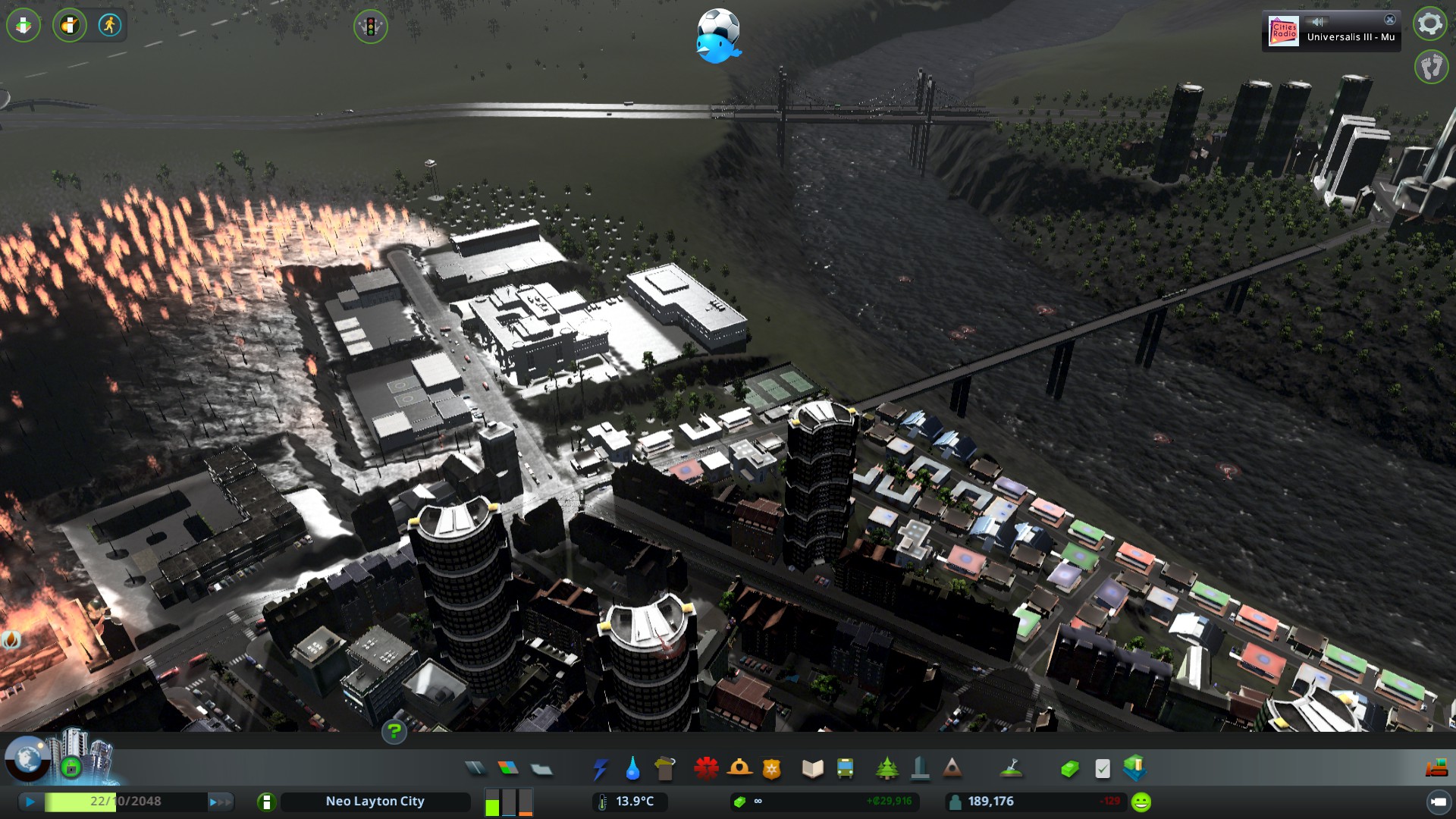The width and height of the screenshot is (1456, 819).
Task: Open the gear options menu
Action: pos(1430,24)
